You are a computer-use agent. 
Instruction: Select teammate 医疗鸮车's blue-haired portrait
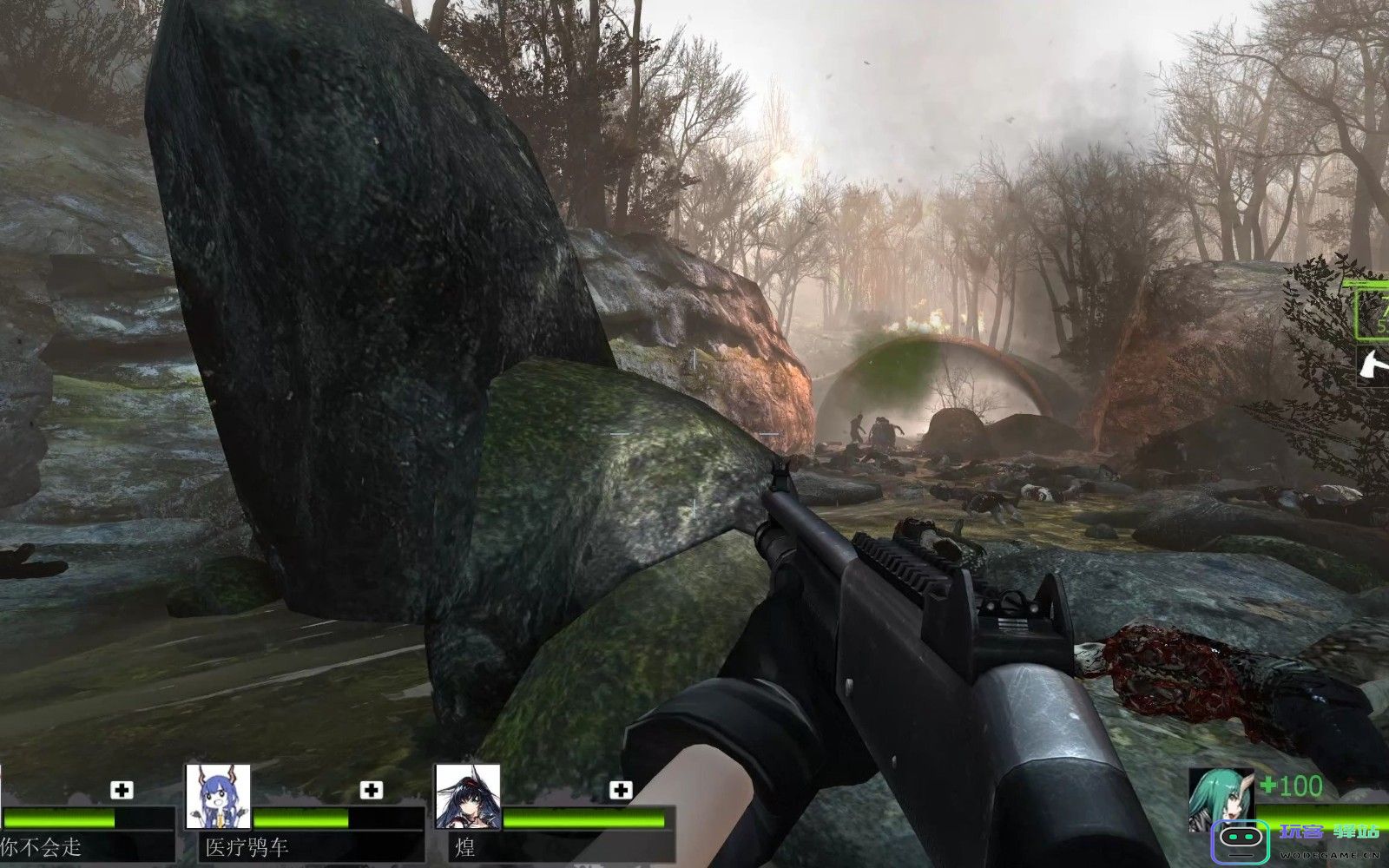click(218, 796)
